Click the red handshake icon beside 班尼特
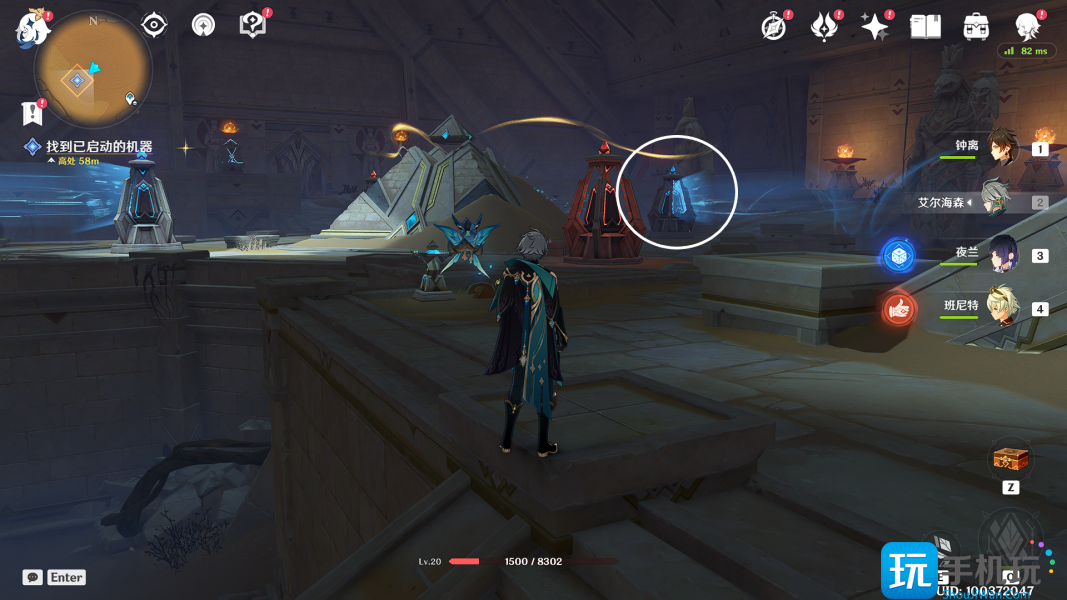The image size is (1067, 600). pos(899,310)
